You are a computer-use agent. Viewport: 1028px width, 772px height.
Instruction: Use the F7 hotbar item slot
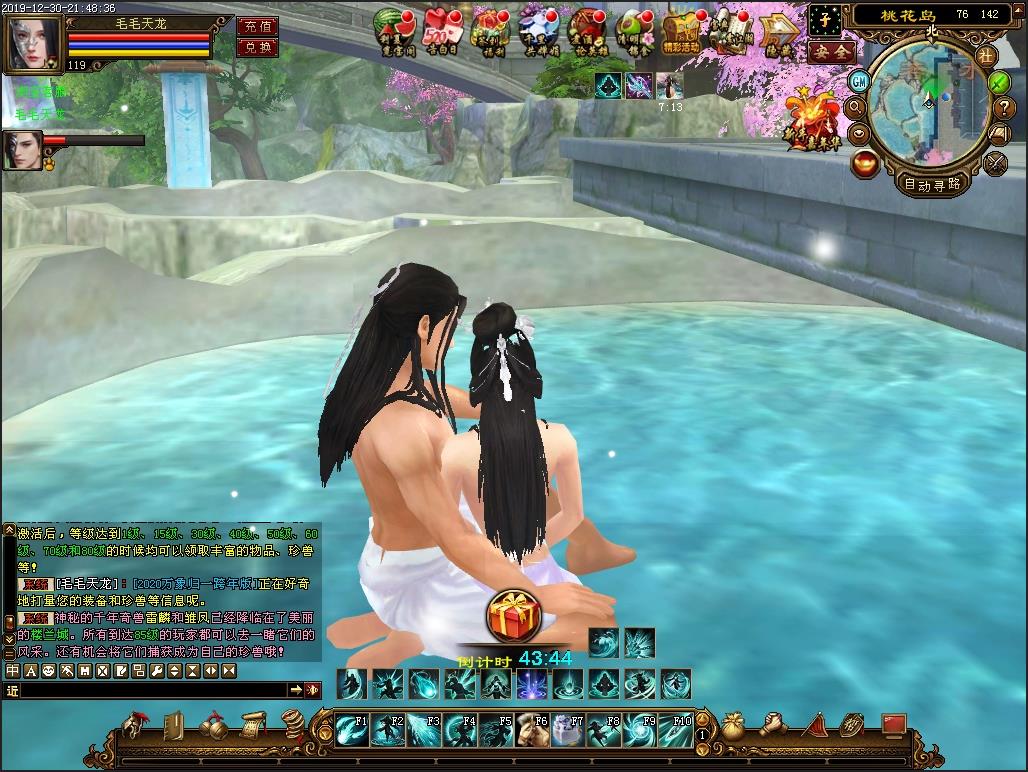[566, 730]
